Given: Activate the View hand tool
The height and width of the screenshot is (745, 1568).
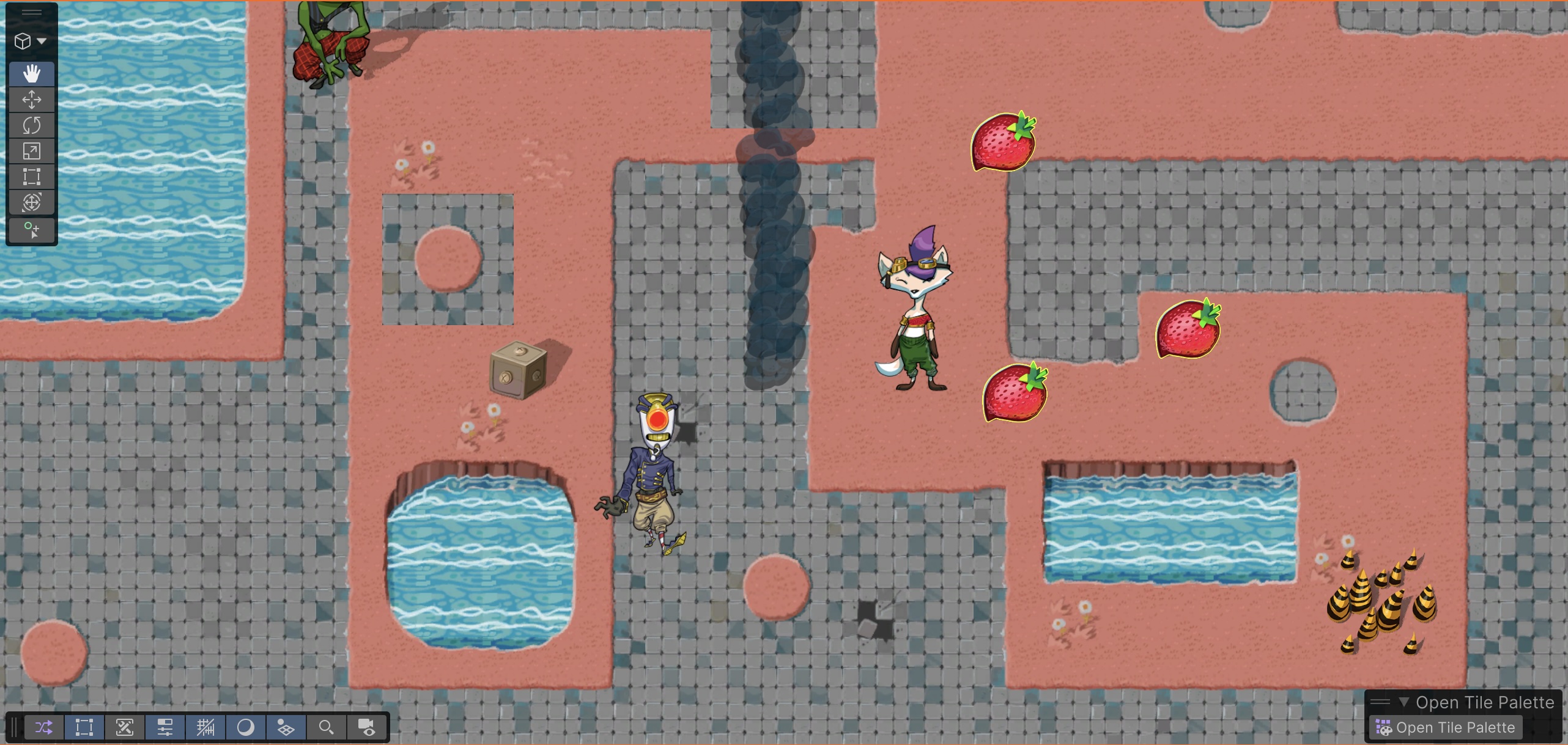Looking at the screenshot, I should tap(32, 73).
